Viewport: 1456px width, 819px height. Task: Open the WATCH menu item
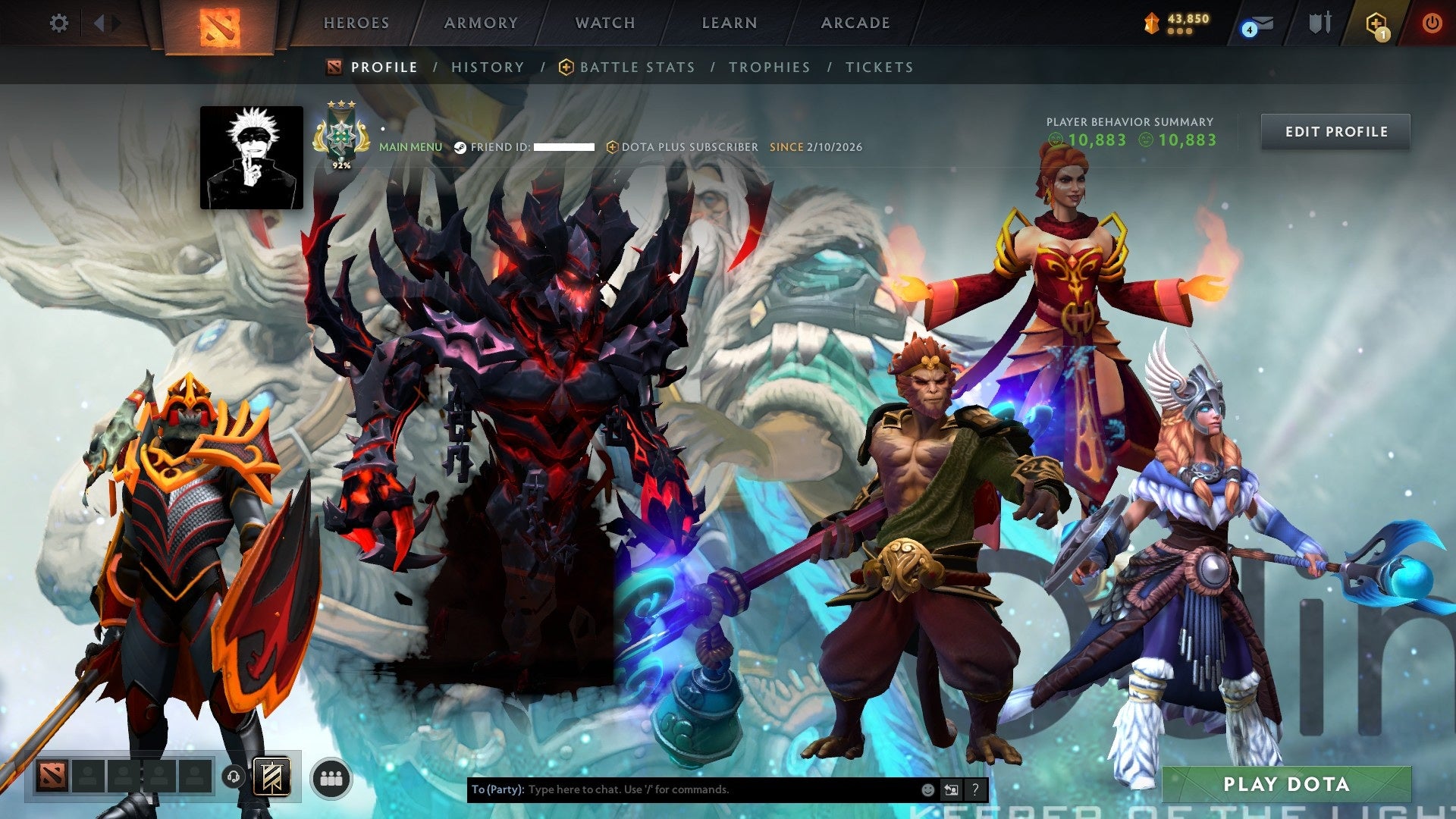coord(604,23)
